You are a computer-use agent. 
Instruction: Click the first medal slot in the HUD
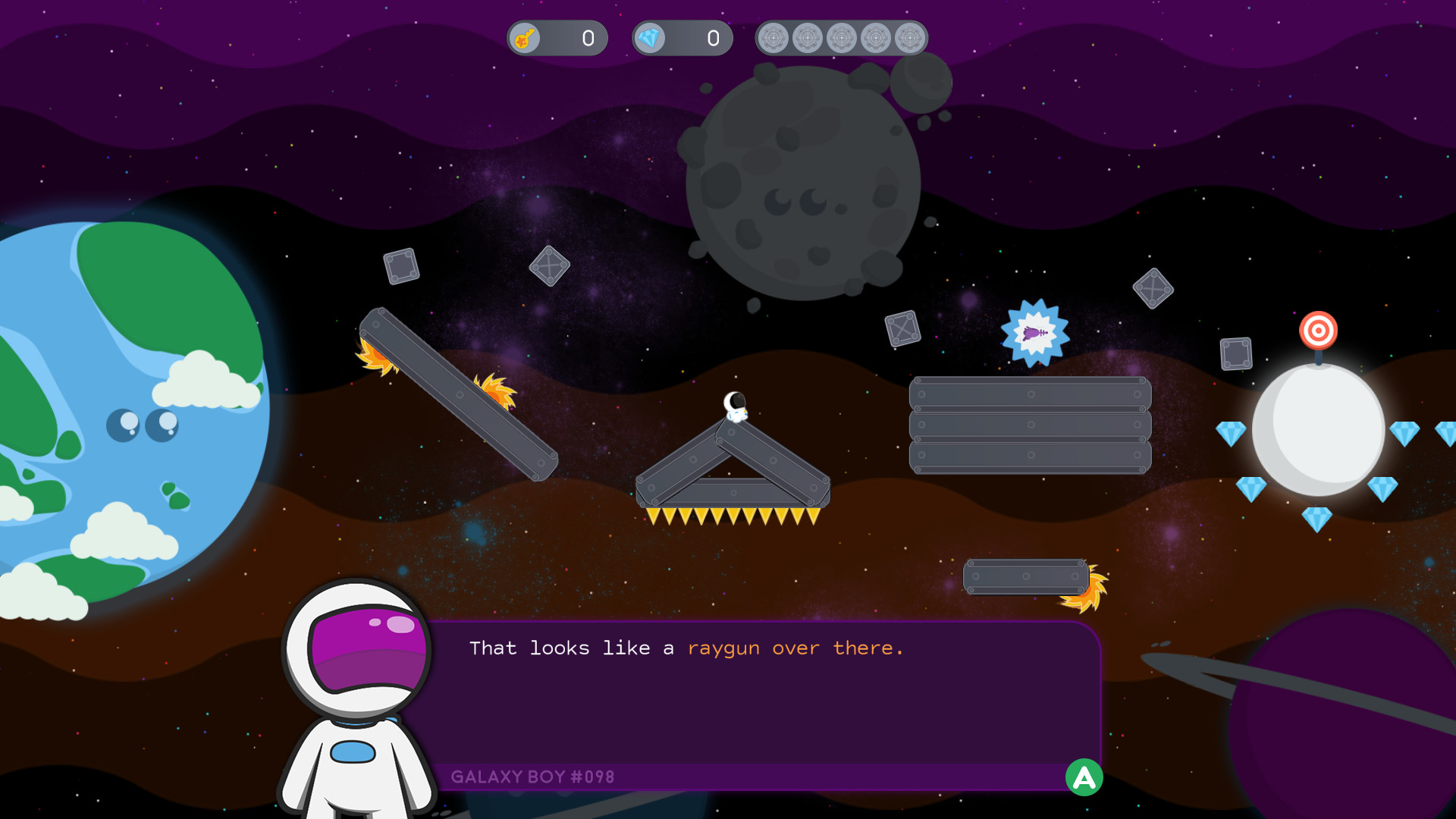775,36
